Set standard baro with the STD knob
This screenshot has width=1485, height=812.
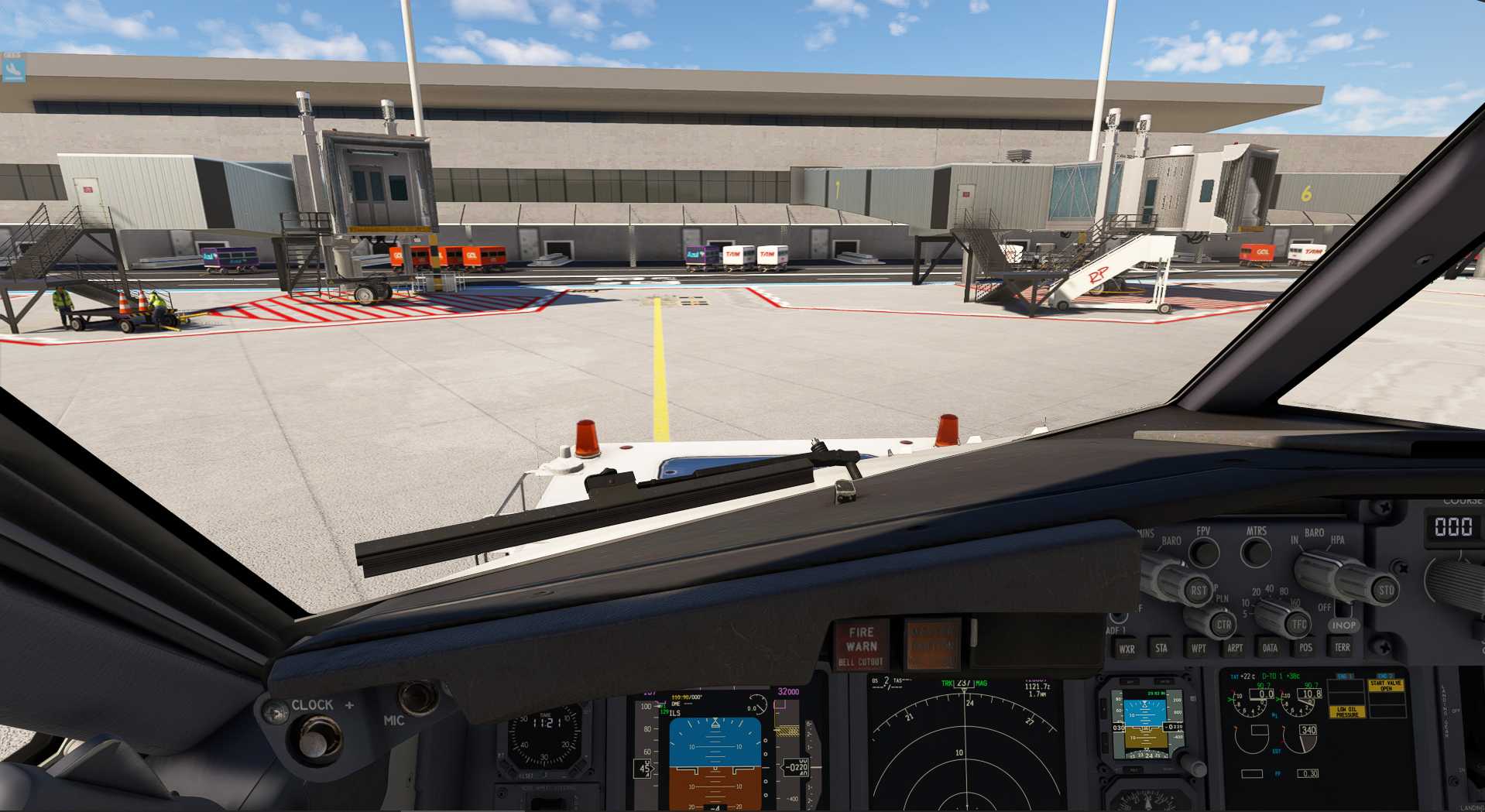1384,590
